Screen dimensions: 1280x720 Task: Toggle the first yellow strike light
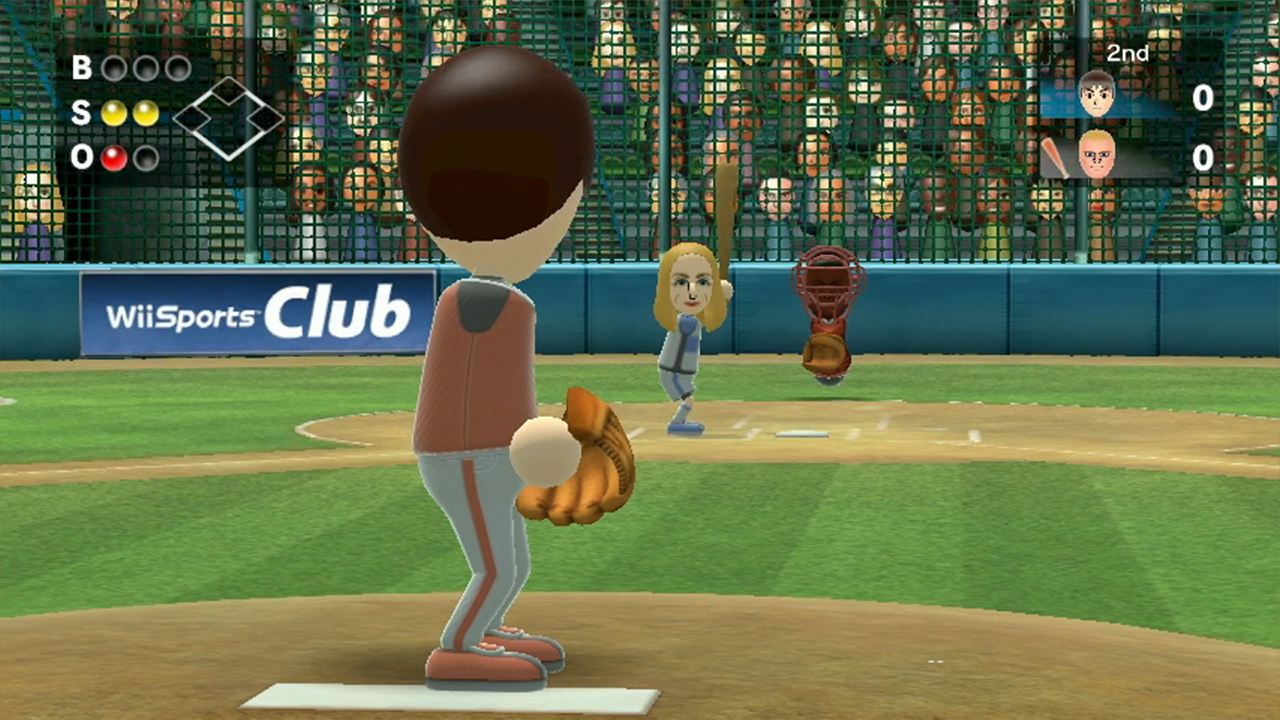click(x=114, y=113)
